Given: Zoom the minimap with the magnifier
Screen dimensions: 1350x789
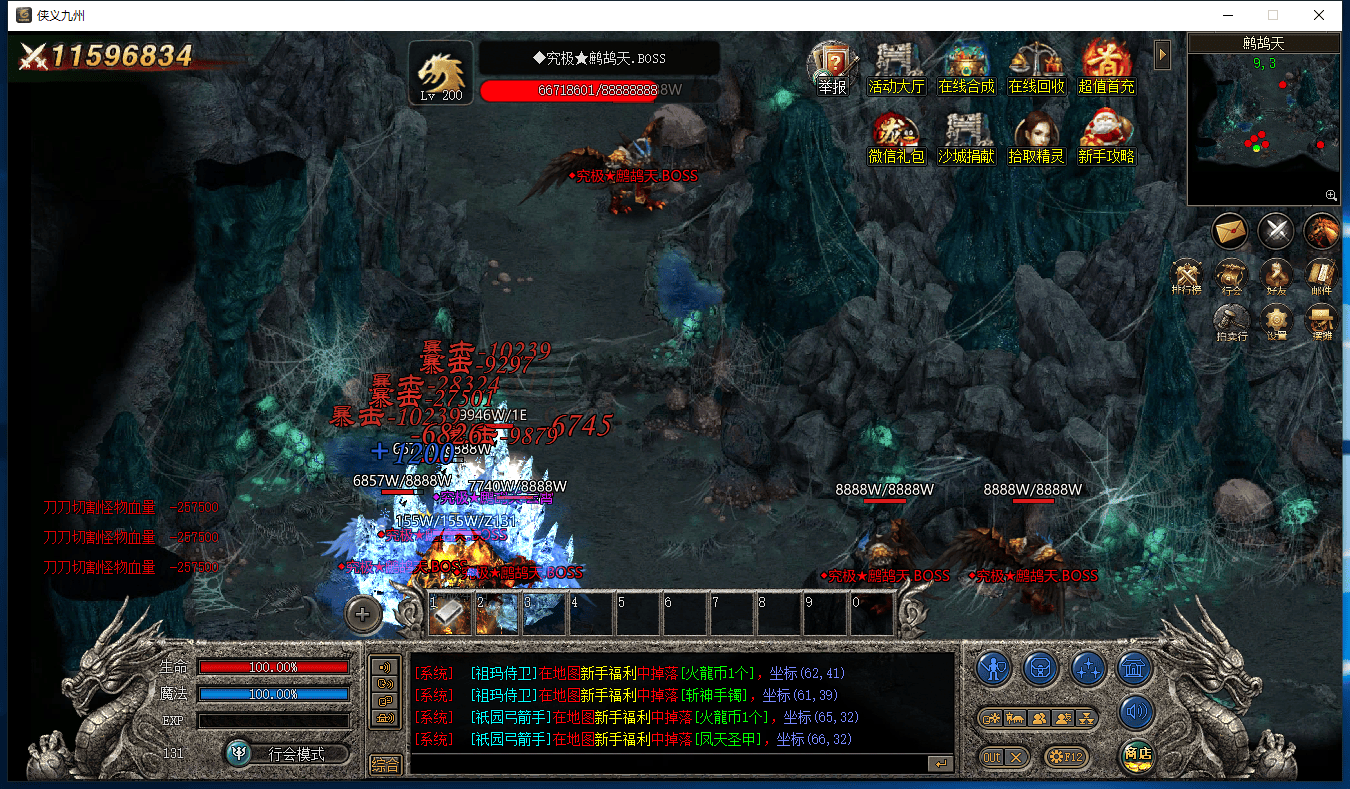Looking at the screenshot, I should (x=1331, y=195).
